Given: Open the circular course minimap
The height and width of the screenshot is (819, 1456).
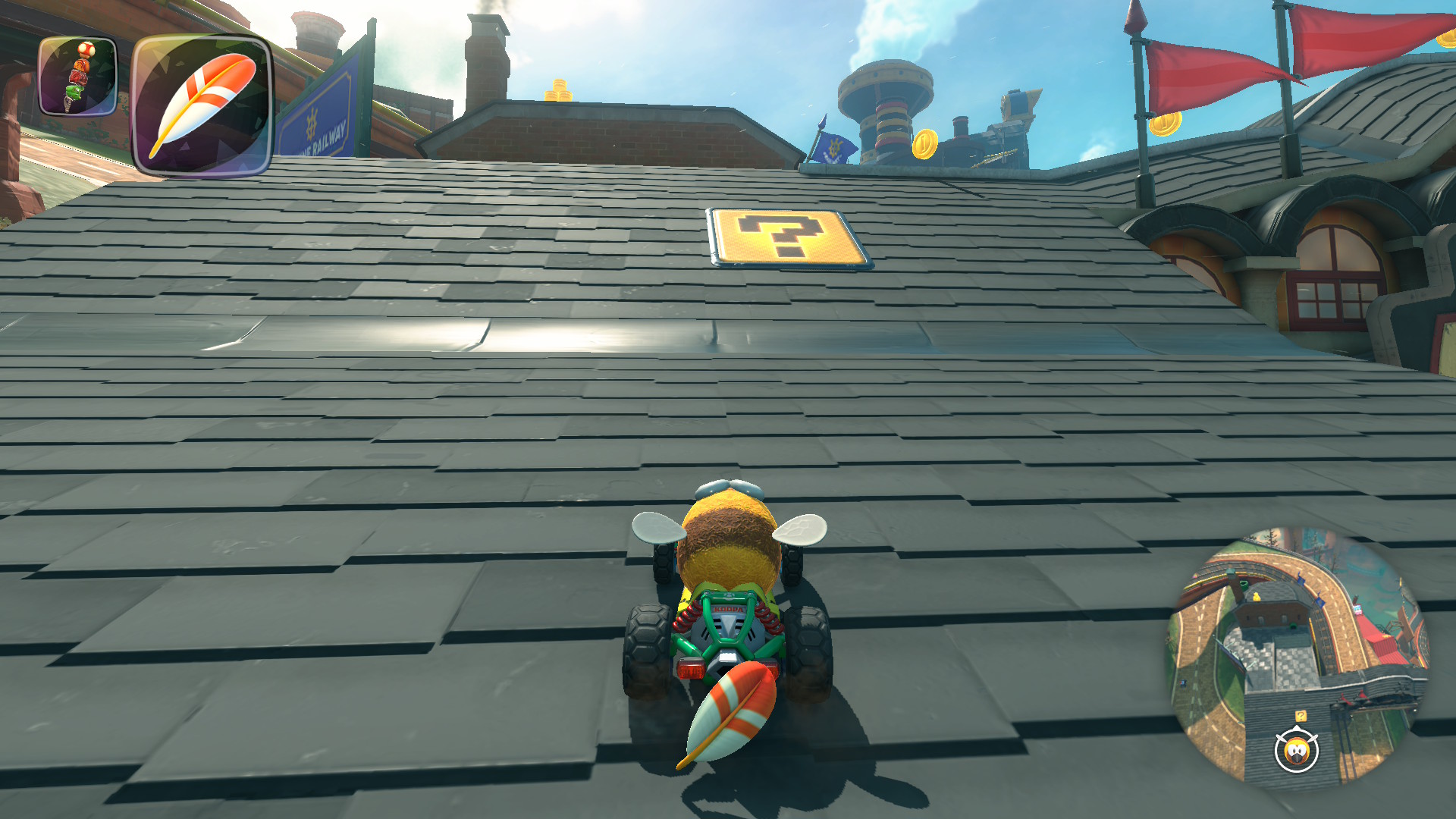Looking at the screenshot, I should point(1298,655).
